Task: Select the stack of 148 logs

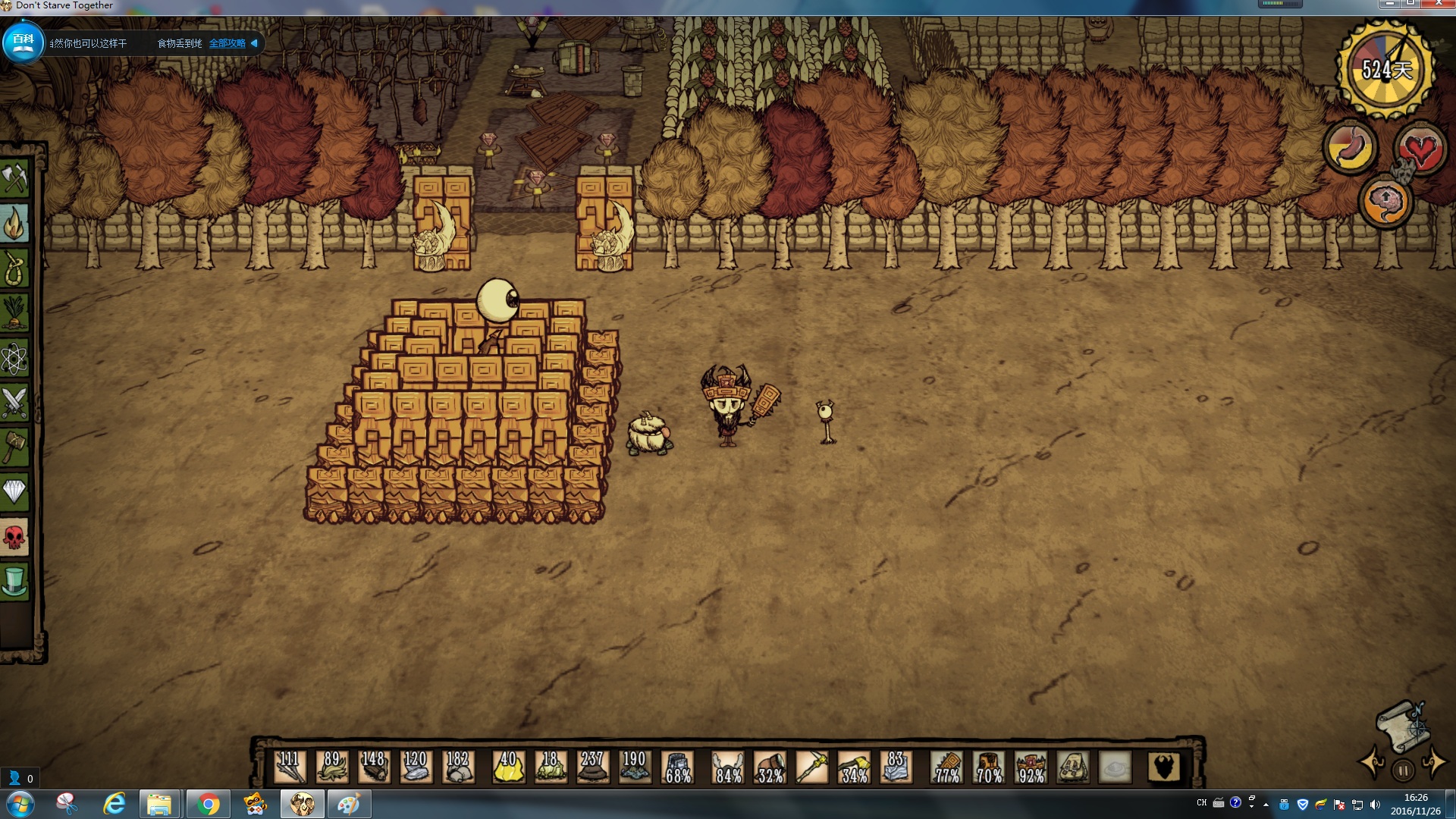Action: click(x=374, y=767)
